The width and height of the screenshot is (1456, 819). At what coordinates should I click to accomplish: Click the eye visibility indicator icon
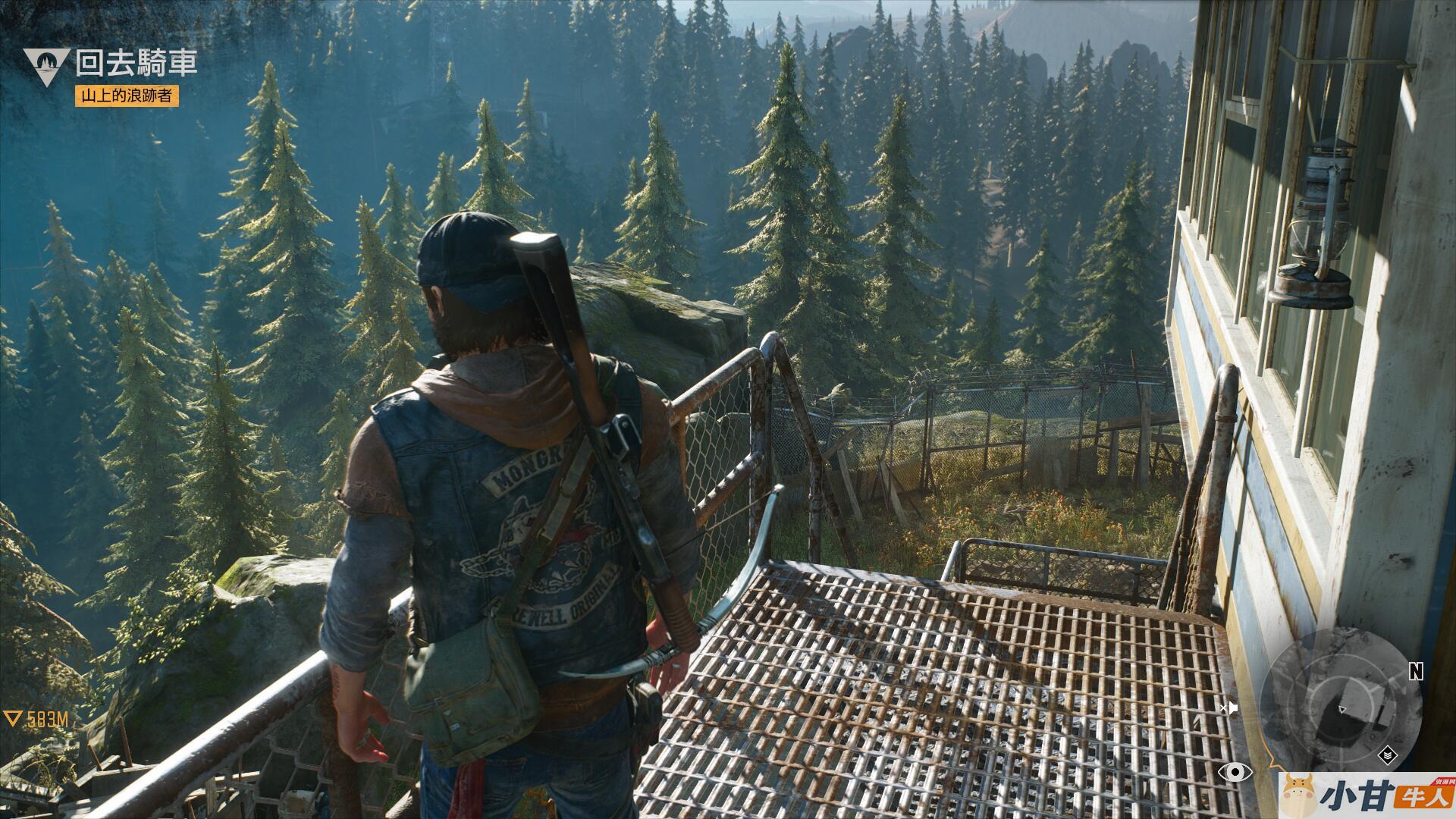1235,772
